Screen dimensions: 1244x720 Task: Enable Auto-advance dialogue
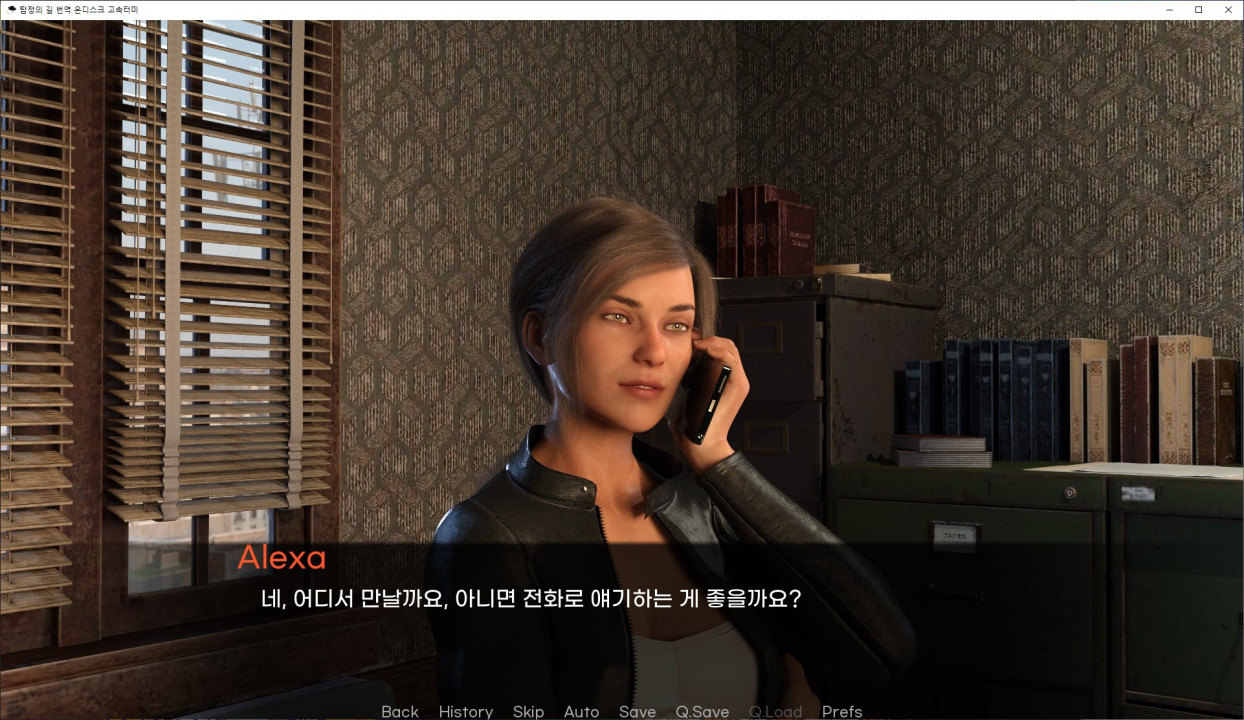581,711
